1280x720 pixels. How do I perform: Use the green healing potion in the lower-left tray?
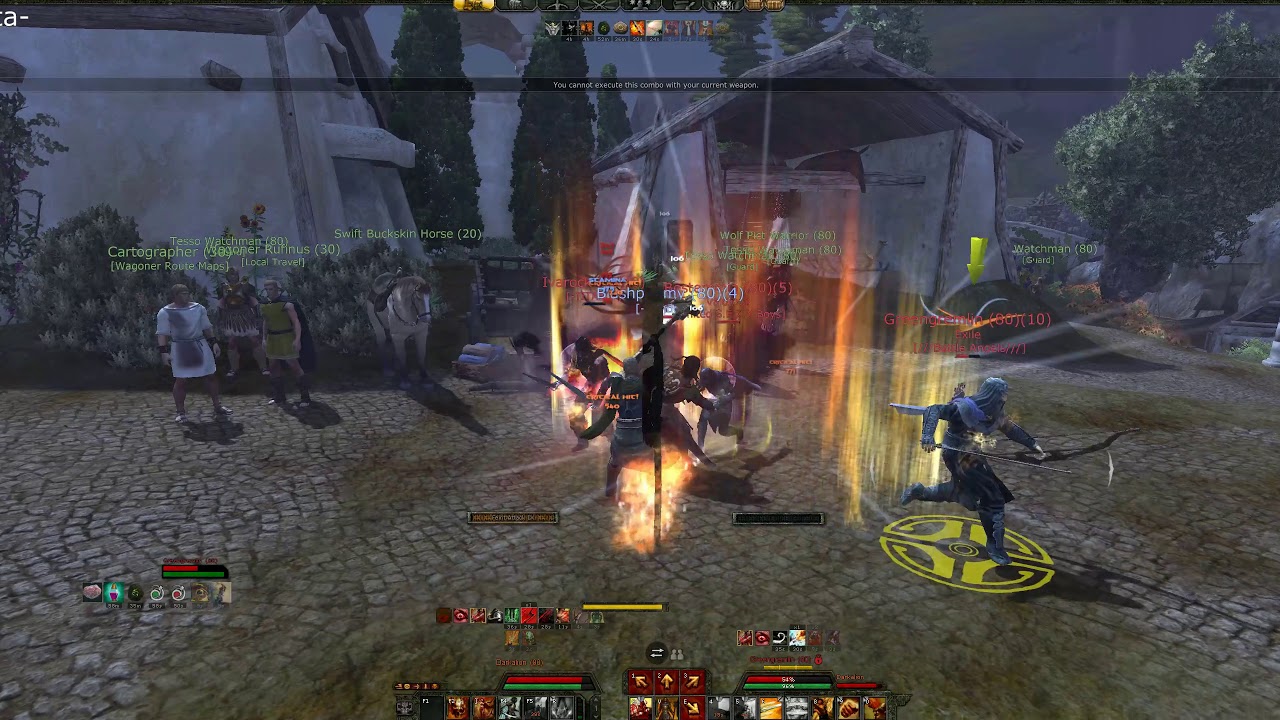pyautogui.click(x=157, y=592)
